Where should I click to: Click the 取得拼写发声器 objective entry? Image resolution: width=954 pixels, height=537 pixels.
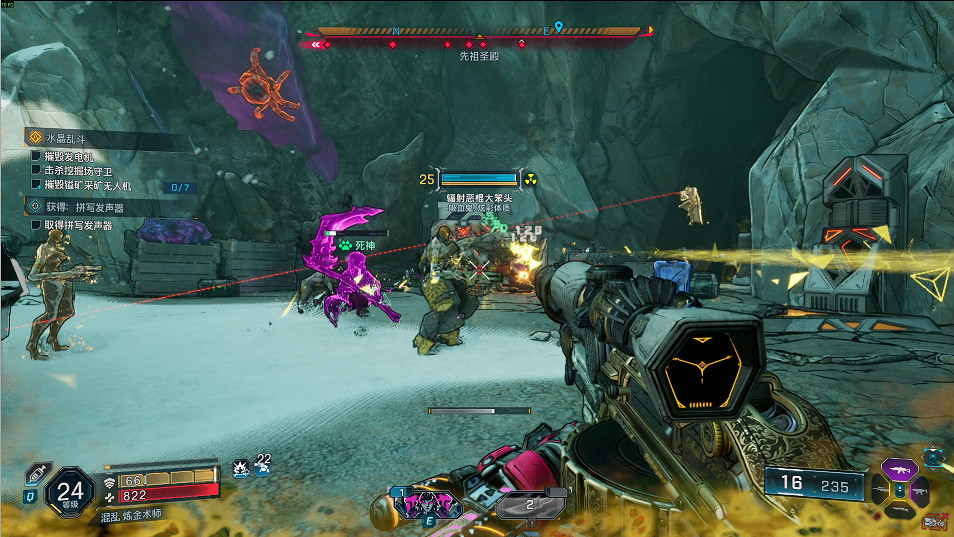click(78, 226)
